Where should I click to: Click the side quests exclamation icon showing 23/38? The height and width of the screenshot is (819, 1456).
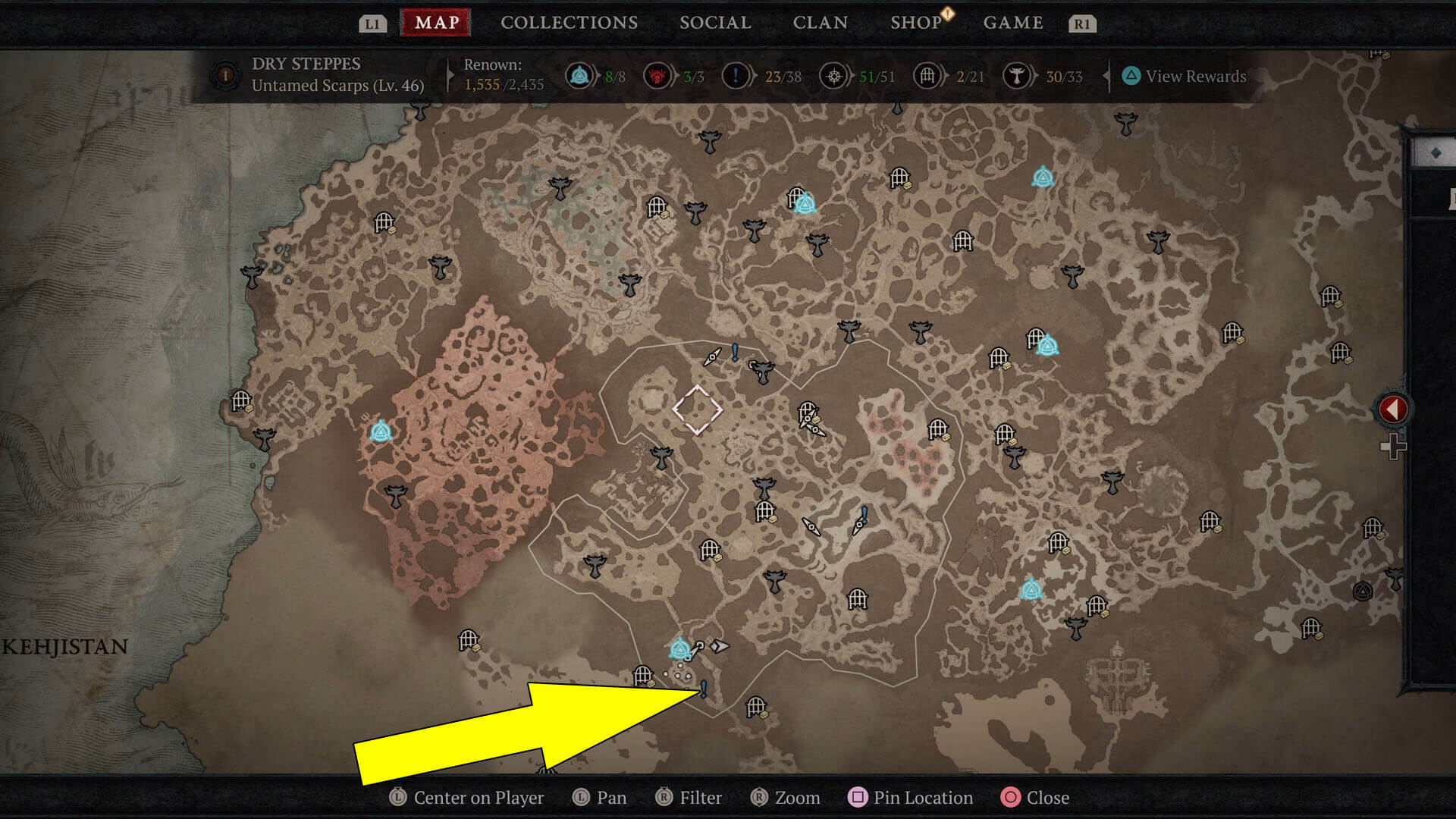734,76
